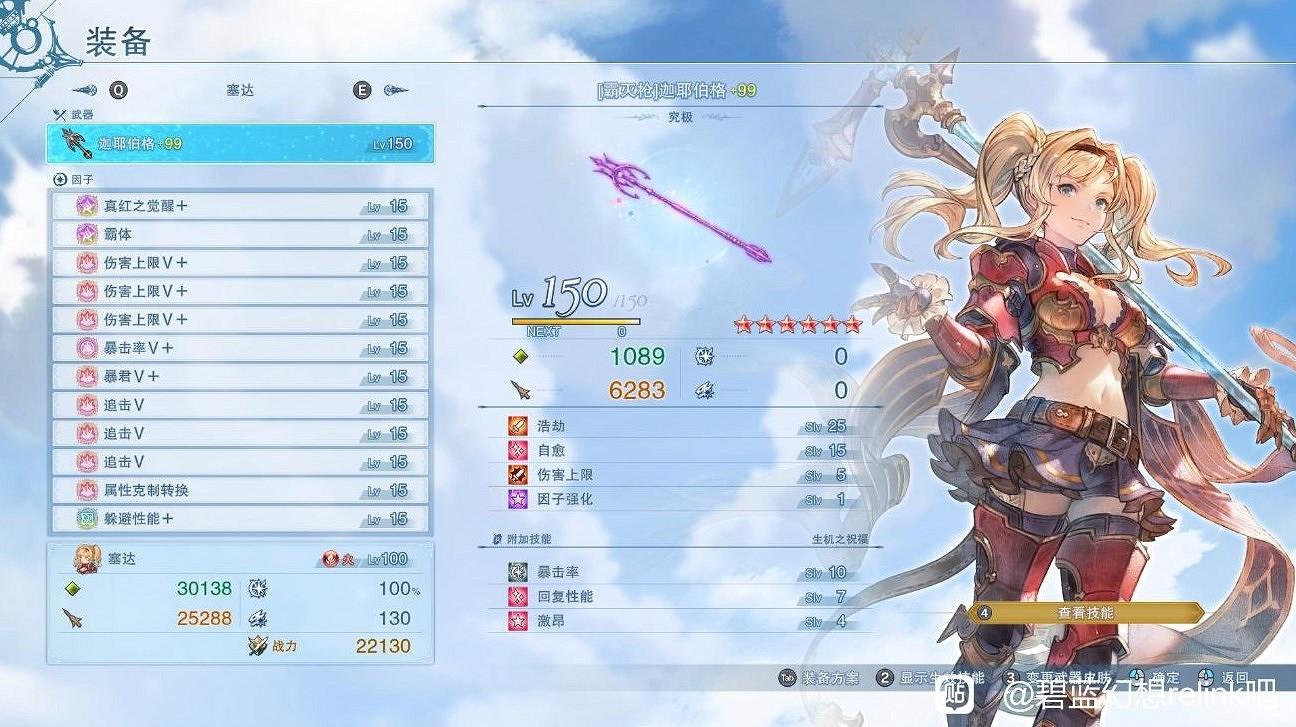Click the 暴击率 additional skill icon
The height and width of the screenshot is (727, 1296).
pyautogui.click(x=518, y=573)
